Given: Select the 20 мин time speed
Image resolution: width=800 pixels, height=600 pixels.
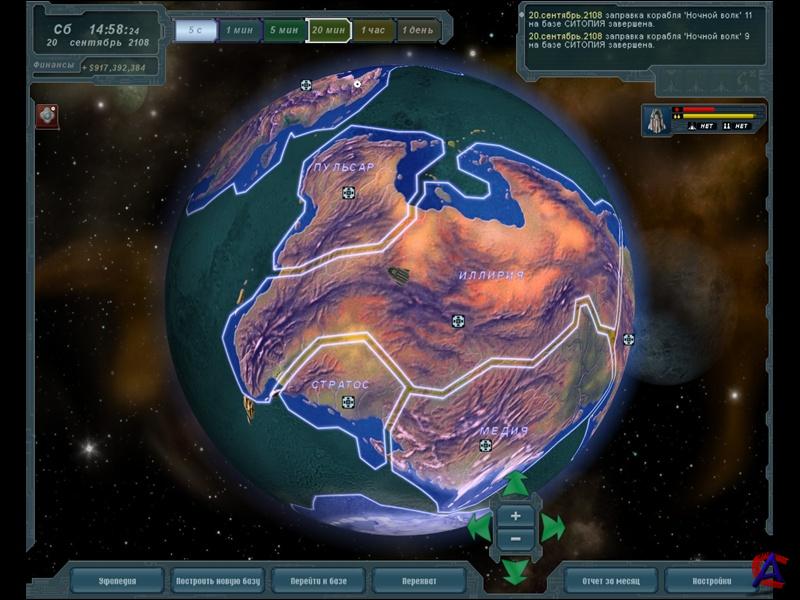Looking at the screenshot, I should 329,31.
